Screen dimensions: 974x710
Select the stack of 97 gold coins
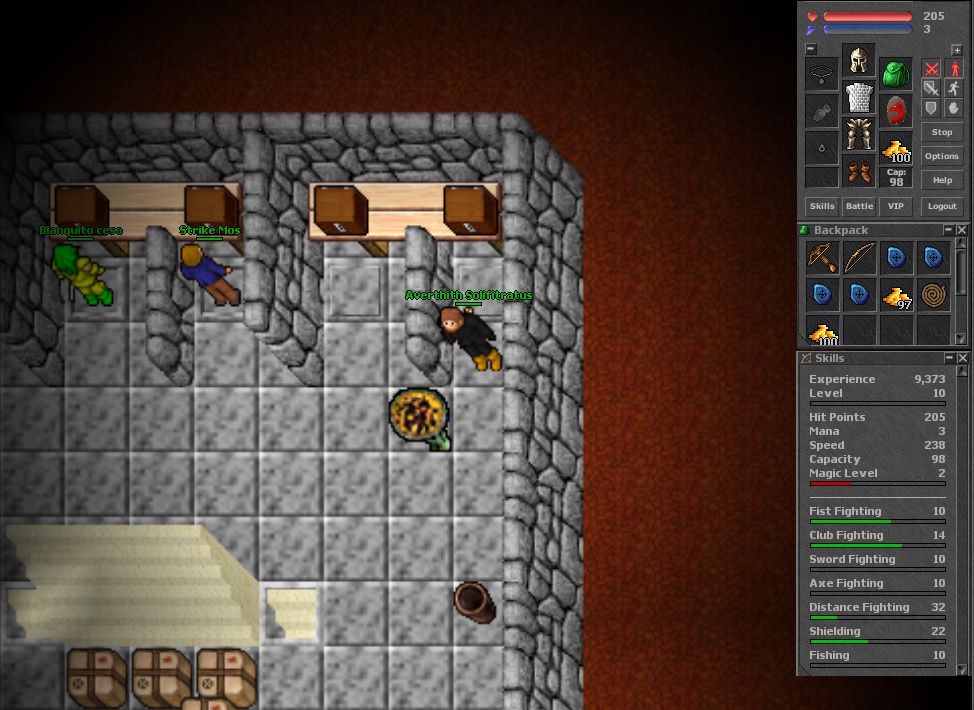point(896,296)
